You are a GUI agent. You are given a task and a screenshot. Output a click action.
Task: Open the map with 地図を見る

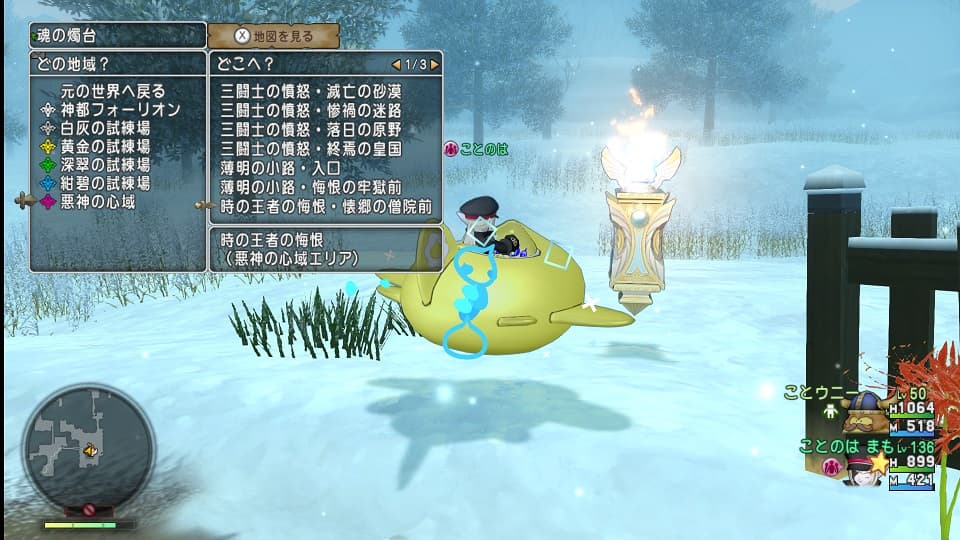point(274,36)
